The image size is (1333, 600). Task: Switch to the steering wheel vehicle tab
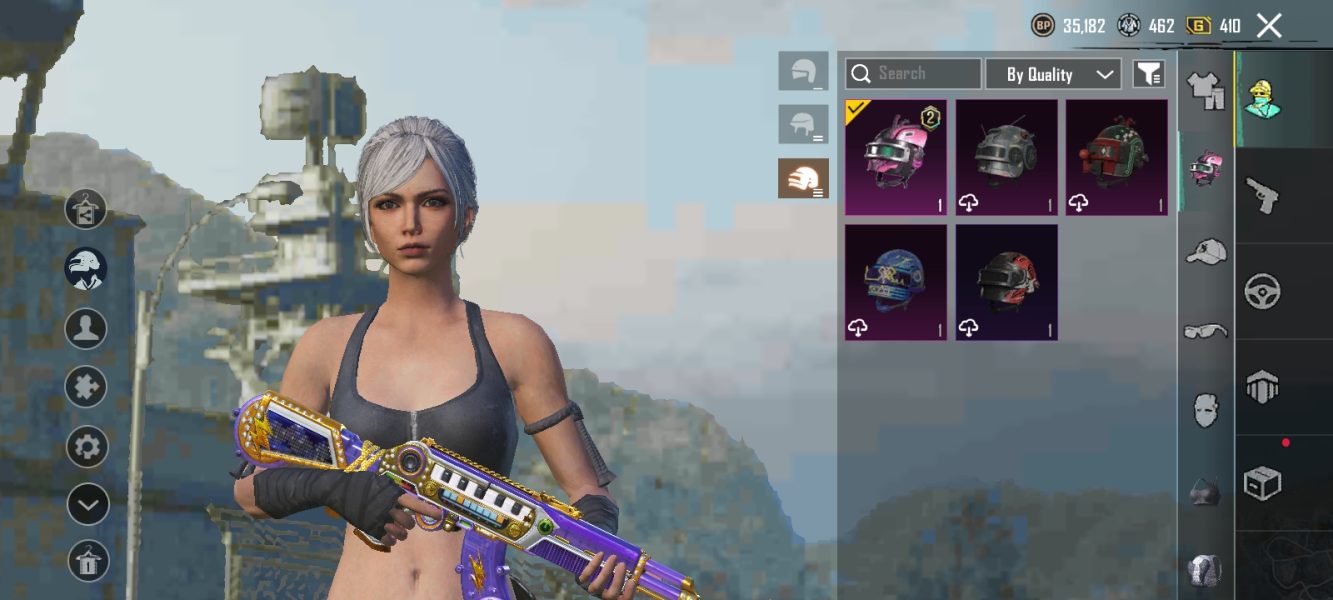coord(1263,291)
